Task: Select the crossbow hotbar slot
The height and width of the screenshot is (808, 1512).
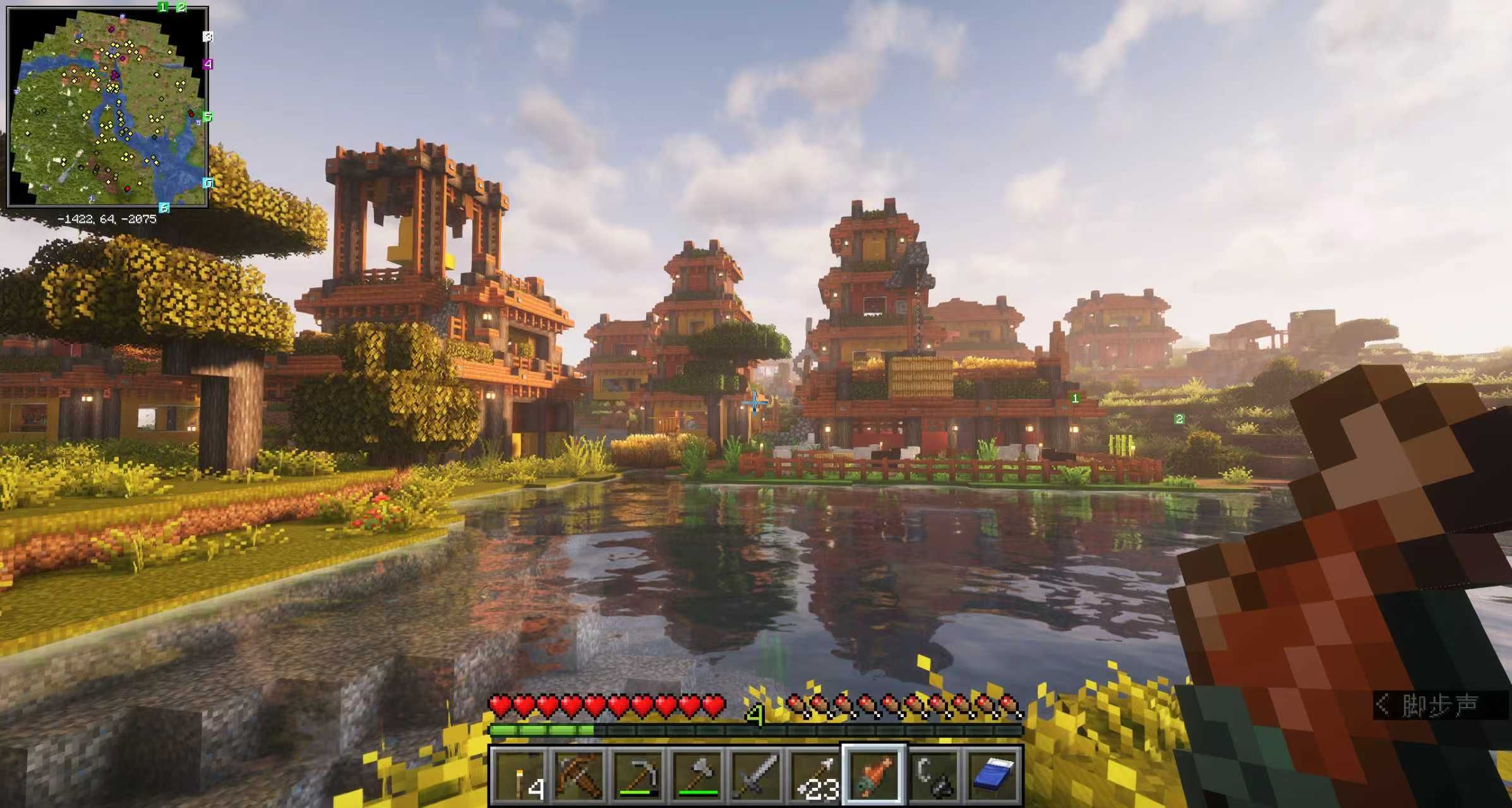Action: click(579, 775)
